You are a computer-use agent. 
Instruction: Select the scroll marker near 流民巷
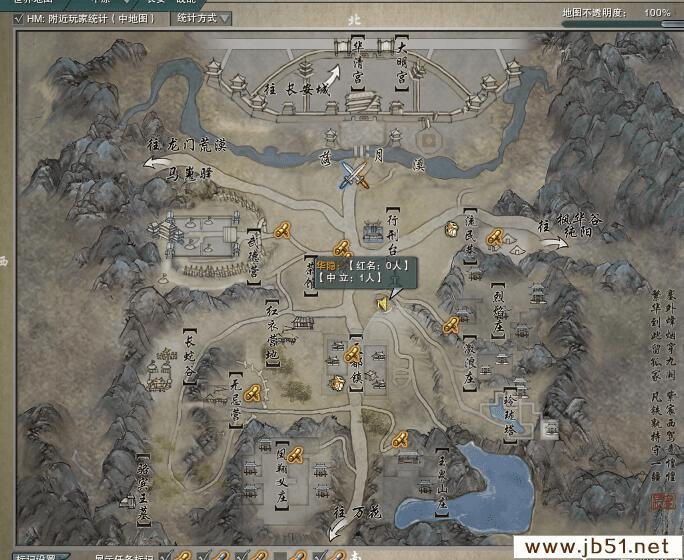pyautogui.click(x=494, y=237)
